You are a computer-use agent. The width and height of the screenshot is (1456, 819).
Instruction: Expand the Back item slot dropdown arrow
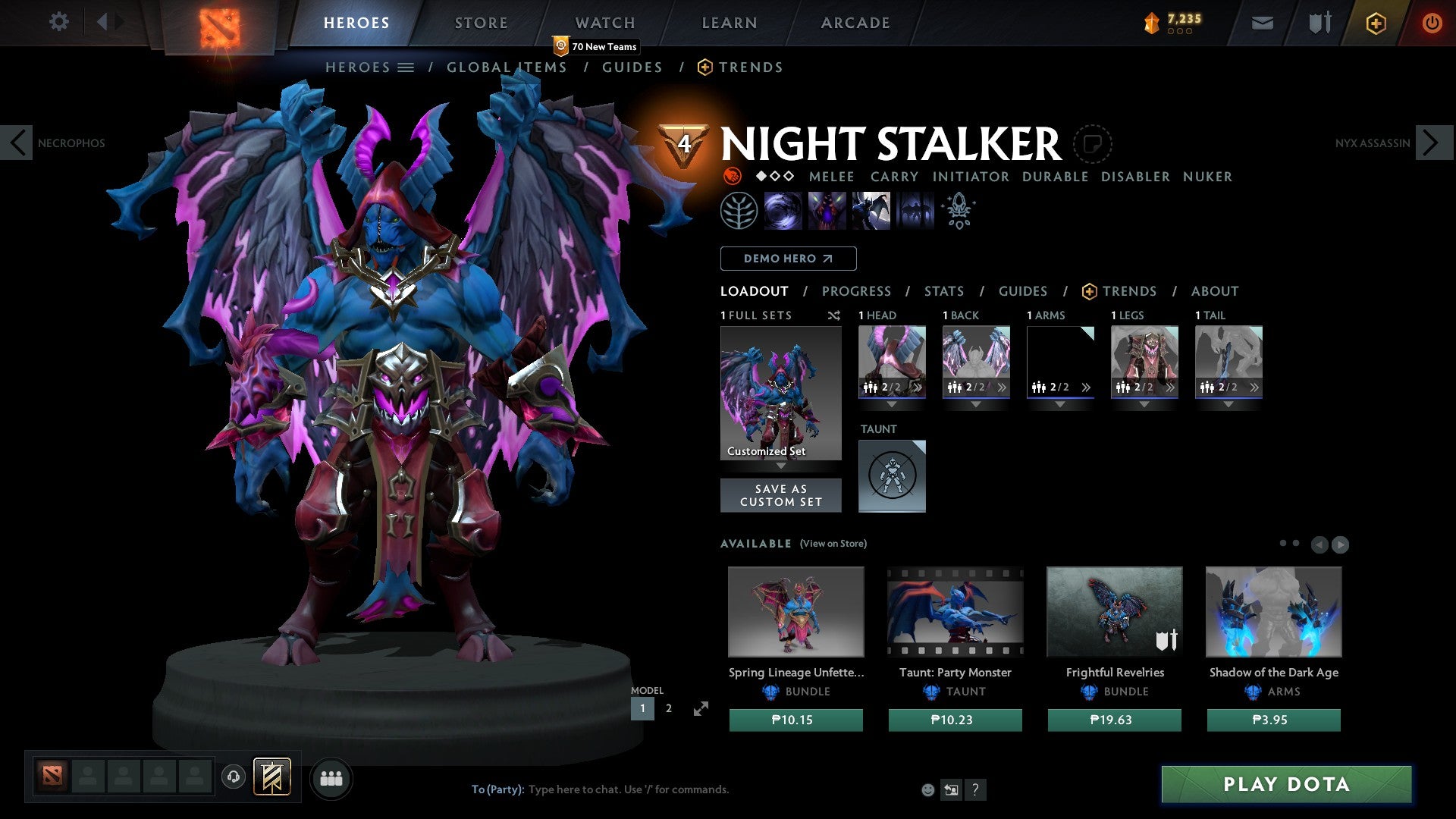(976, 404)
